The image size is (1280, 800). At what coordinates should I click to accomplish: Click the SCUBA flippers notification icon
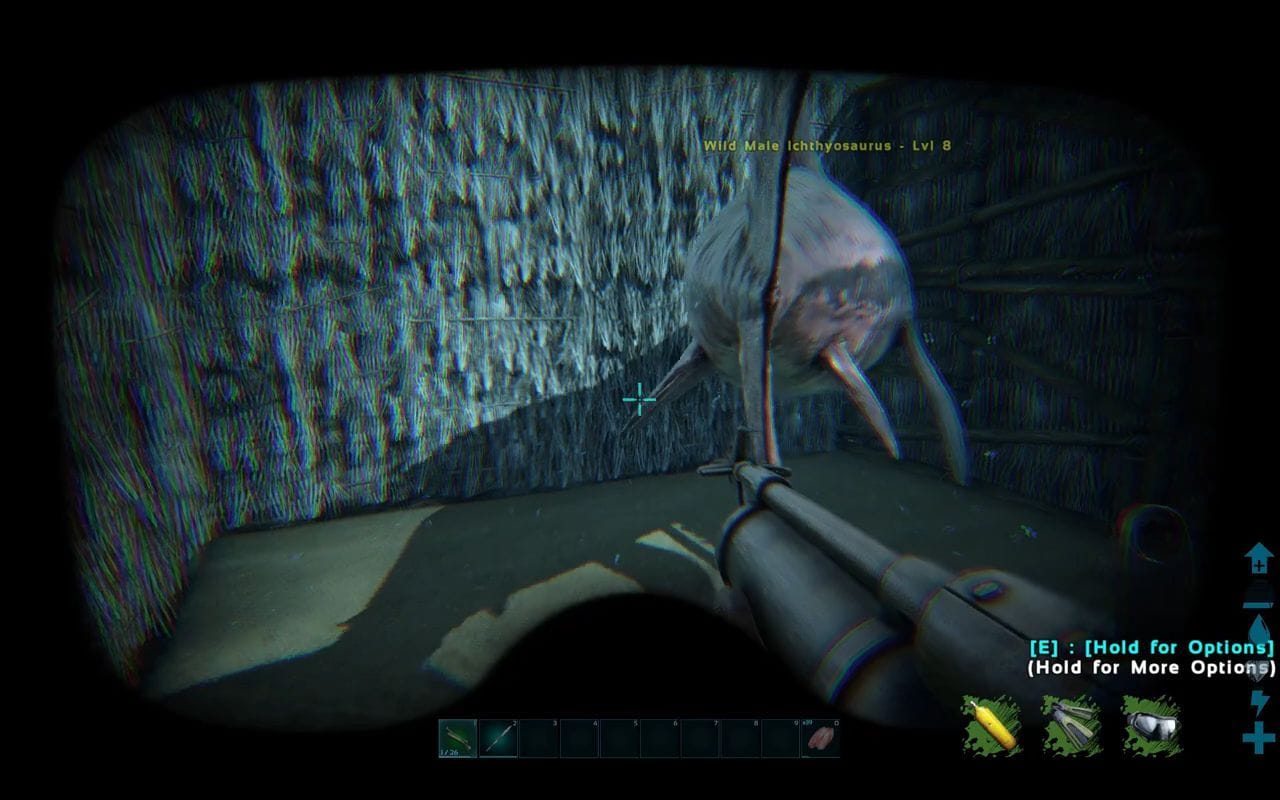click(1070, 727)
